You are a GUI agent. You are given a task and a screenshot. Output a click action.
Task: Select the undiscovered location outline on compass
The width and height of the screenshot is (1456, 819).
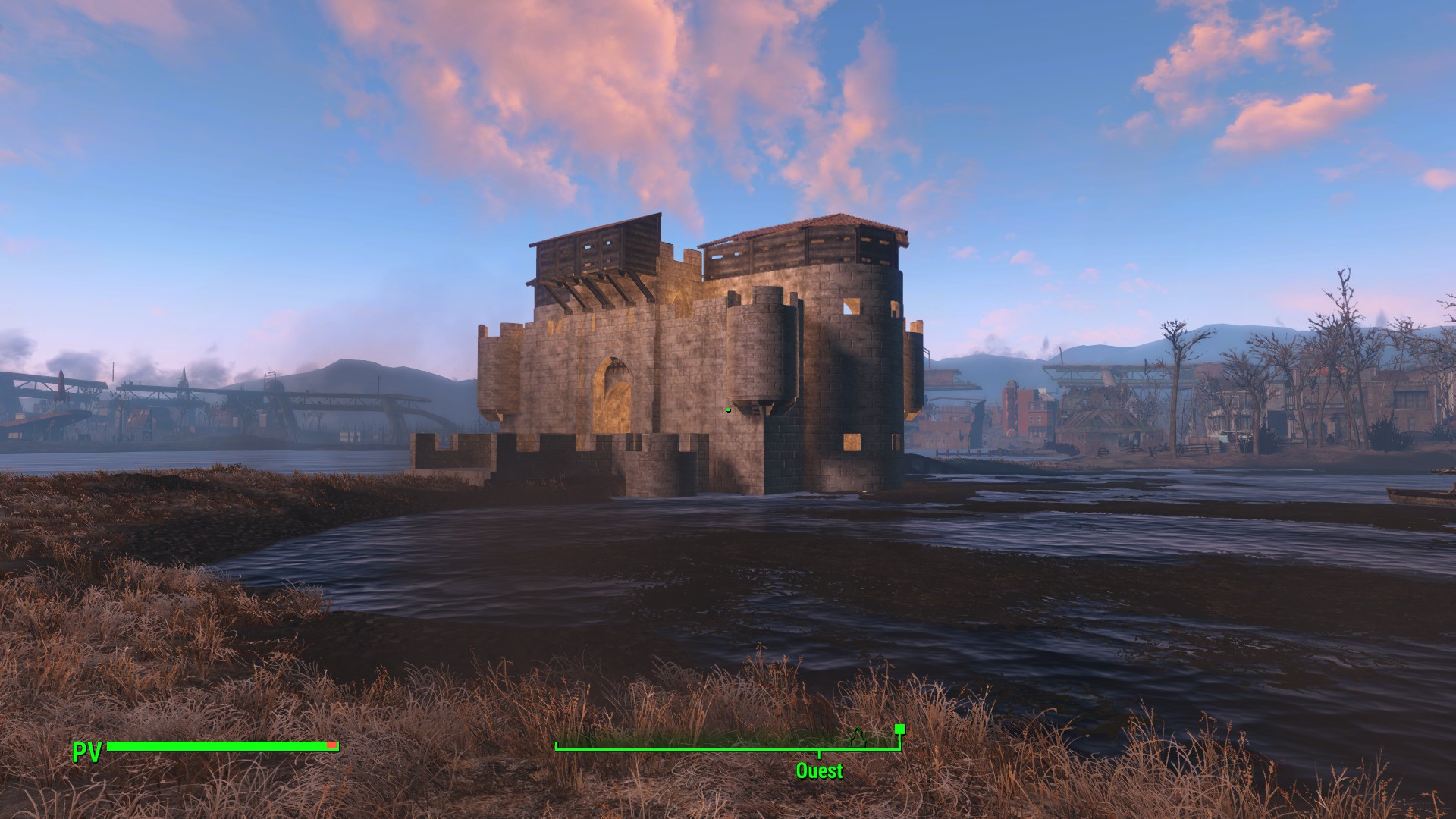pyautogui.click(x=858, y=737)
